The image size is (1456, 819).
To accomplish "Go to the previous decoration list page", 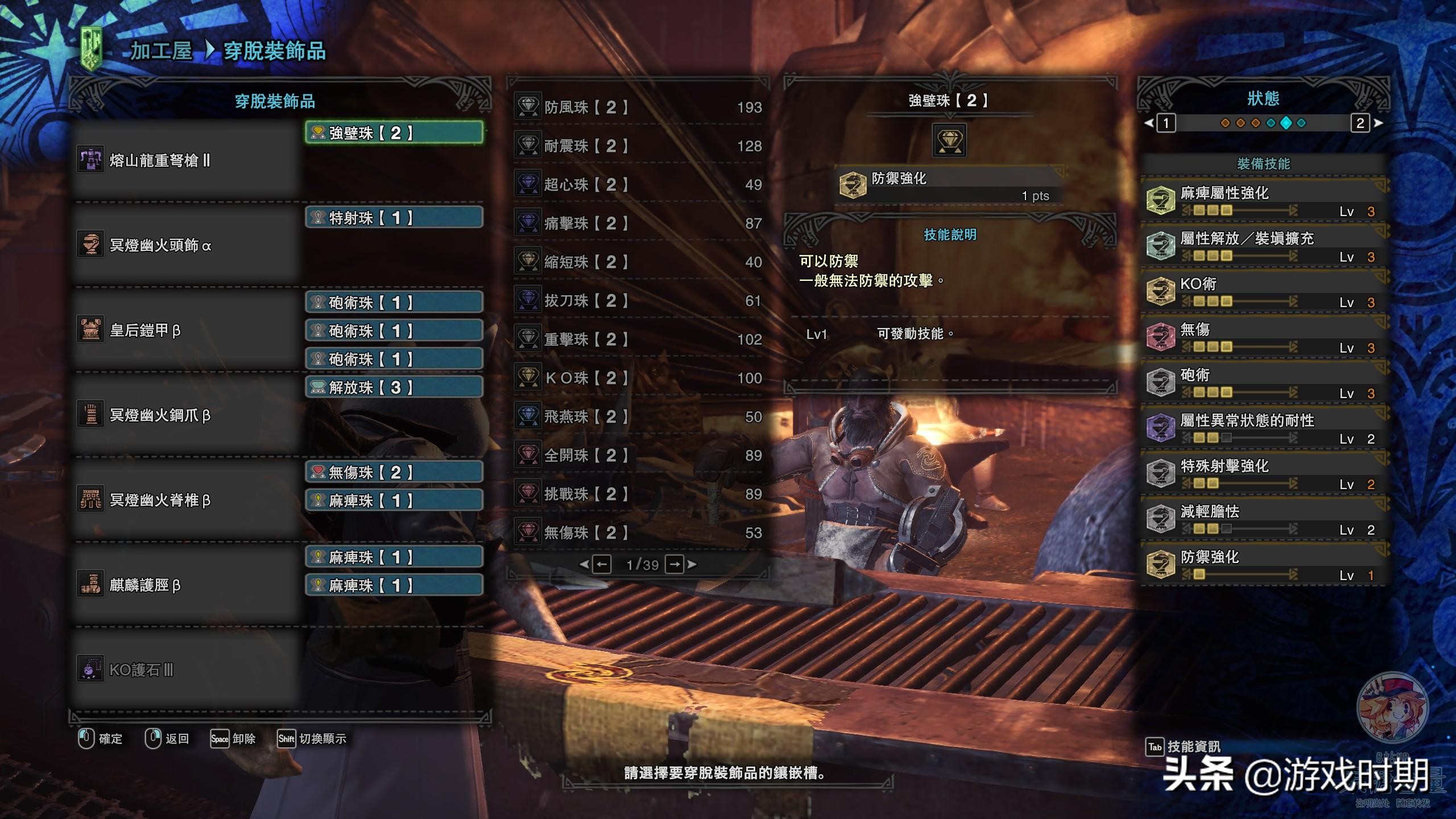I will [601, 564].
